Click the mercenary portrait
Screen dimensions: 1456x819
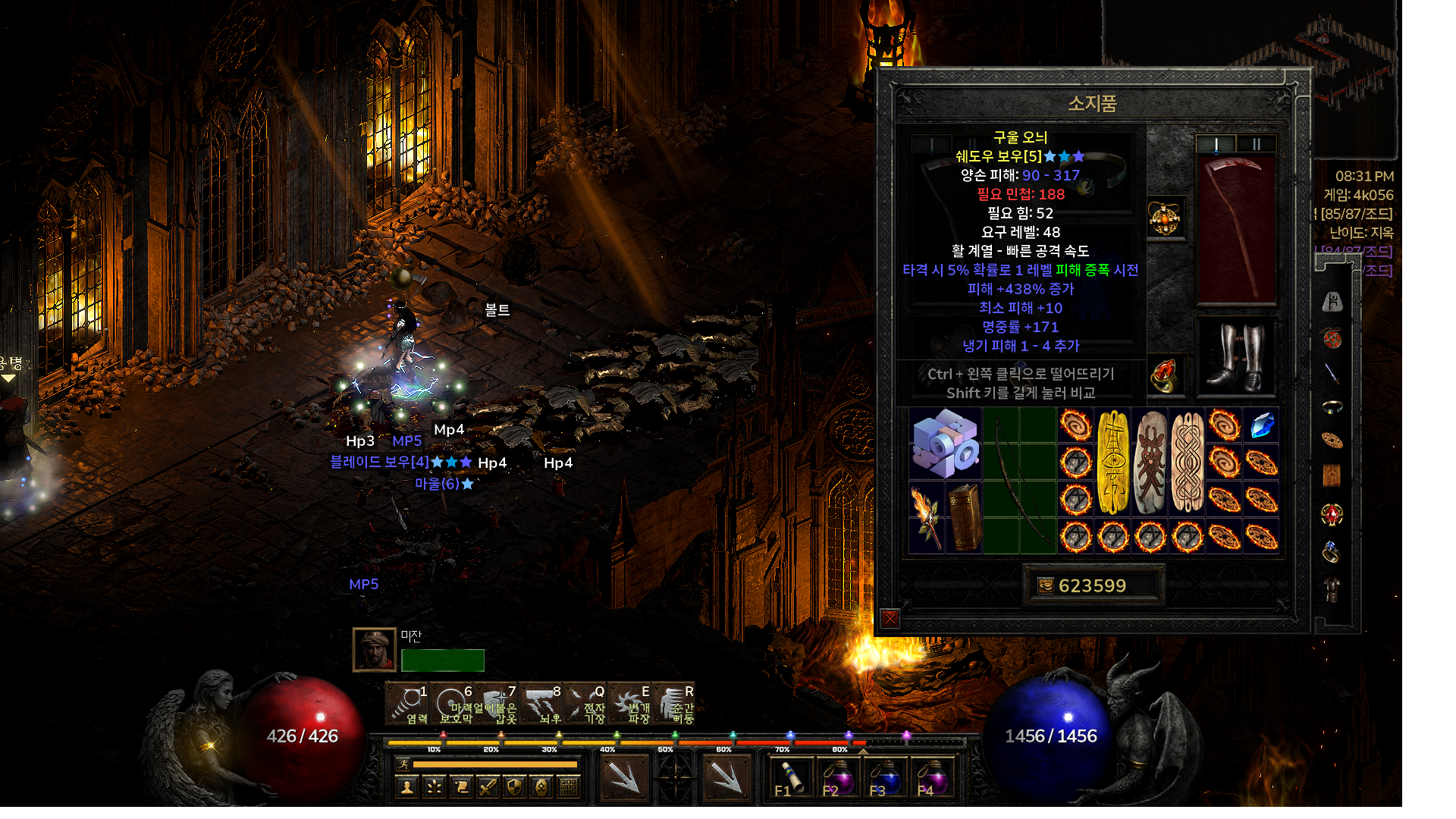click(375, 650)
